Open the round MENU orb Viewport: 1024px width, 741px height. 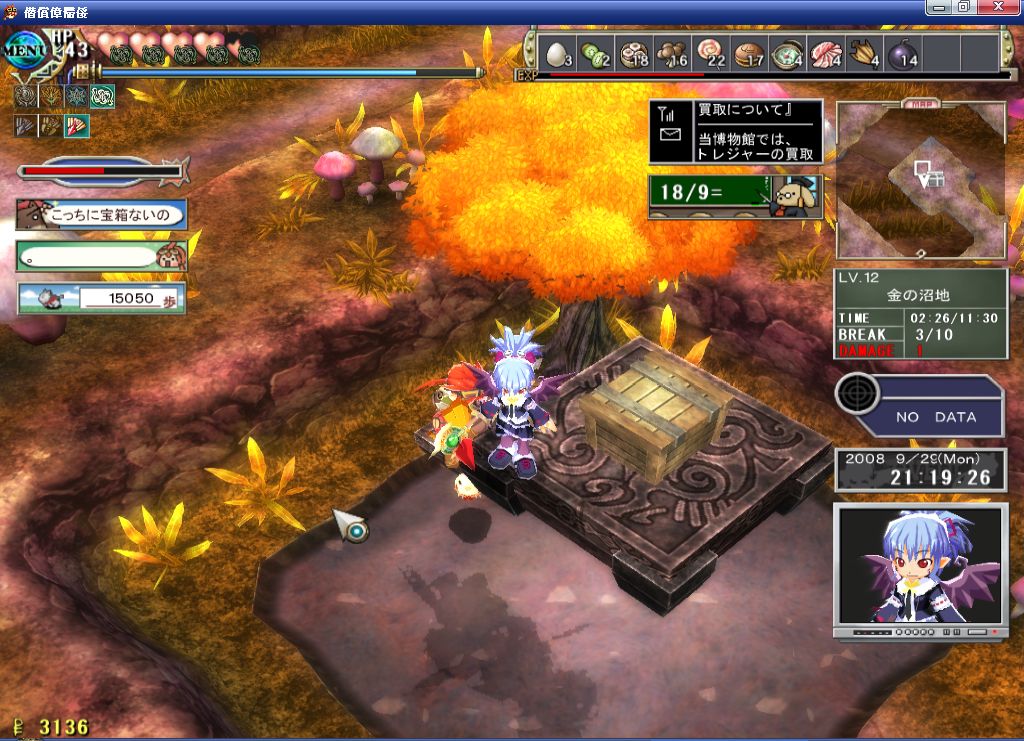[24, 50]
